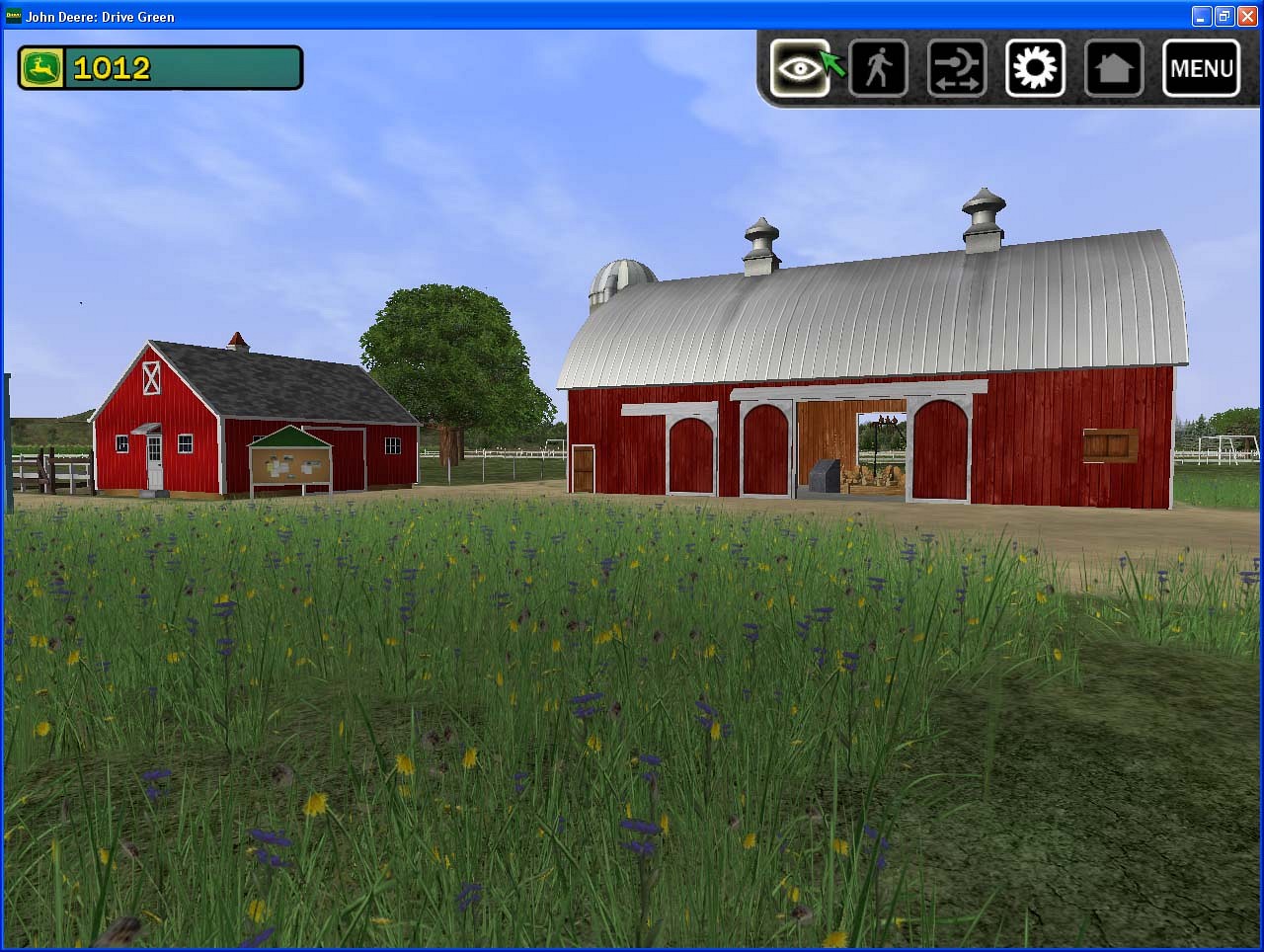Close the John Deere window
Image resolution: width=1264 pixels, height=952 pixels.
1248,16
